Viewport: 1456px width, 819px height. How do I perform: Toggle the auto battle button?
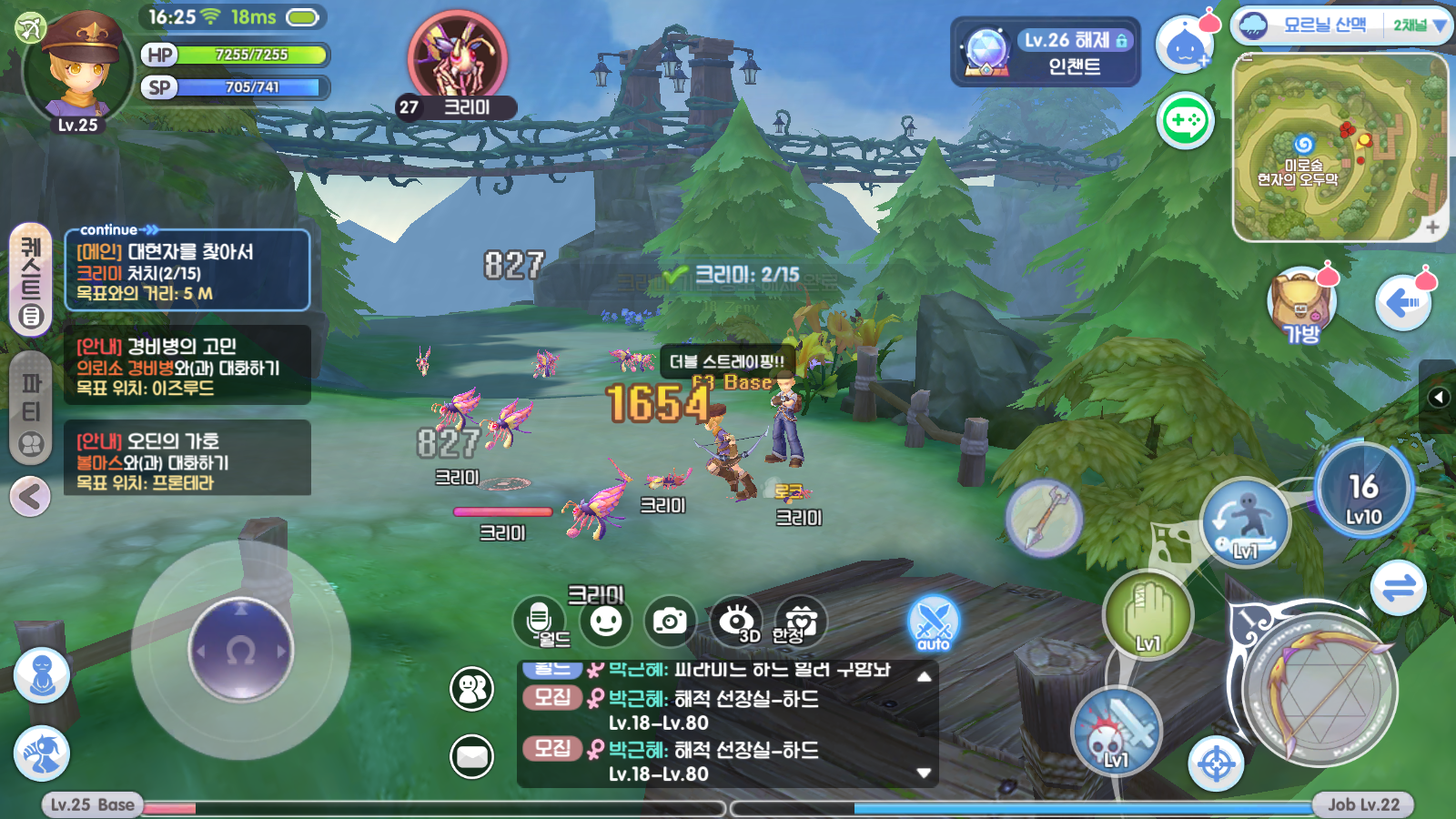coord(934,623)
